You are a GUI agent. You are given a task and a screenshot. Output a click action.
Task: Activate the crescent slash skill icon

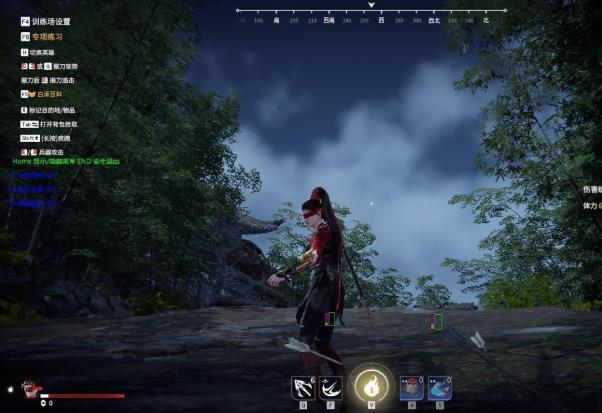click(330, 387)
